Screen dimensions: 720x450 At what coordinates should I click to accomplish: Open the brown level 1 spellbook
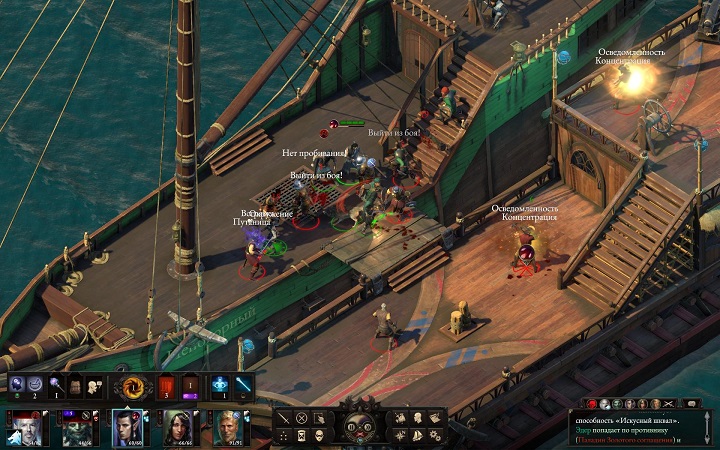coord(191,385)
